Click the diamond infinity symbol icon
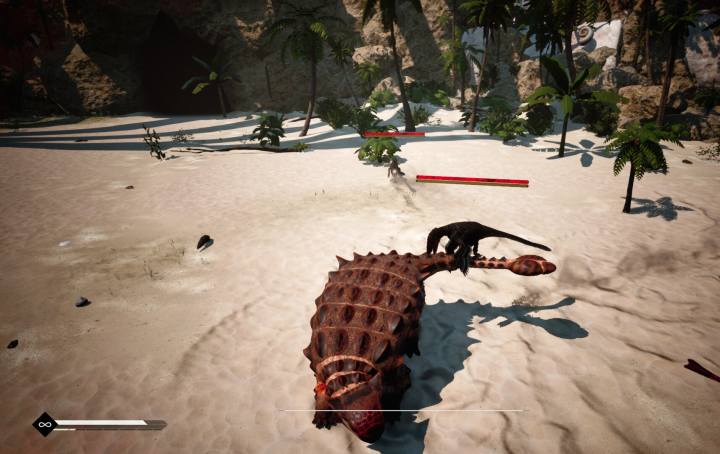Image resolution: width=720 pixels, height=454 pixels. [x=44, y=424]
